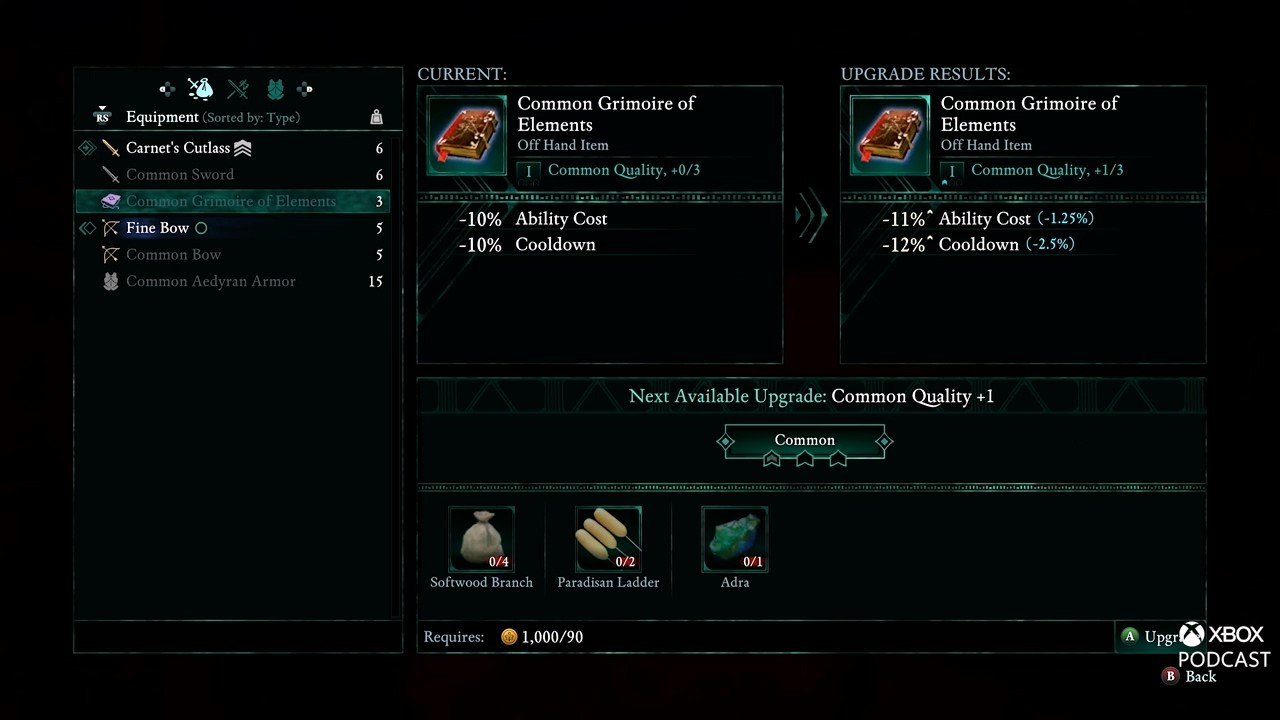This screenshot has width=1280, height=720.
Task: Switch to the crossed sword and axe weapons tab
Action: pos(238,89)
